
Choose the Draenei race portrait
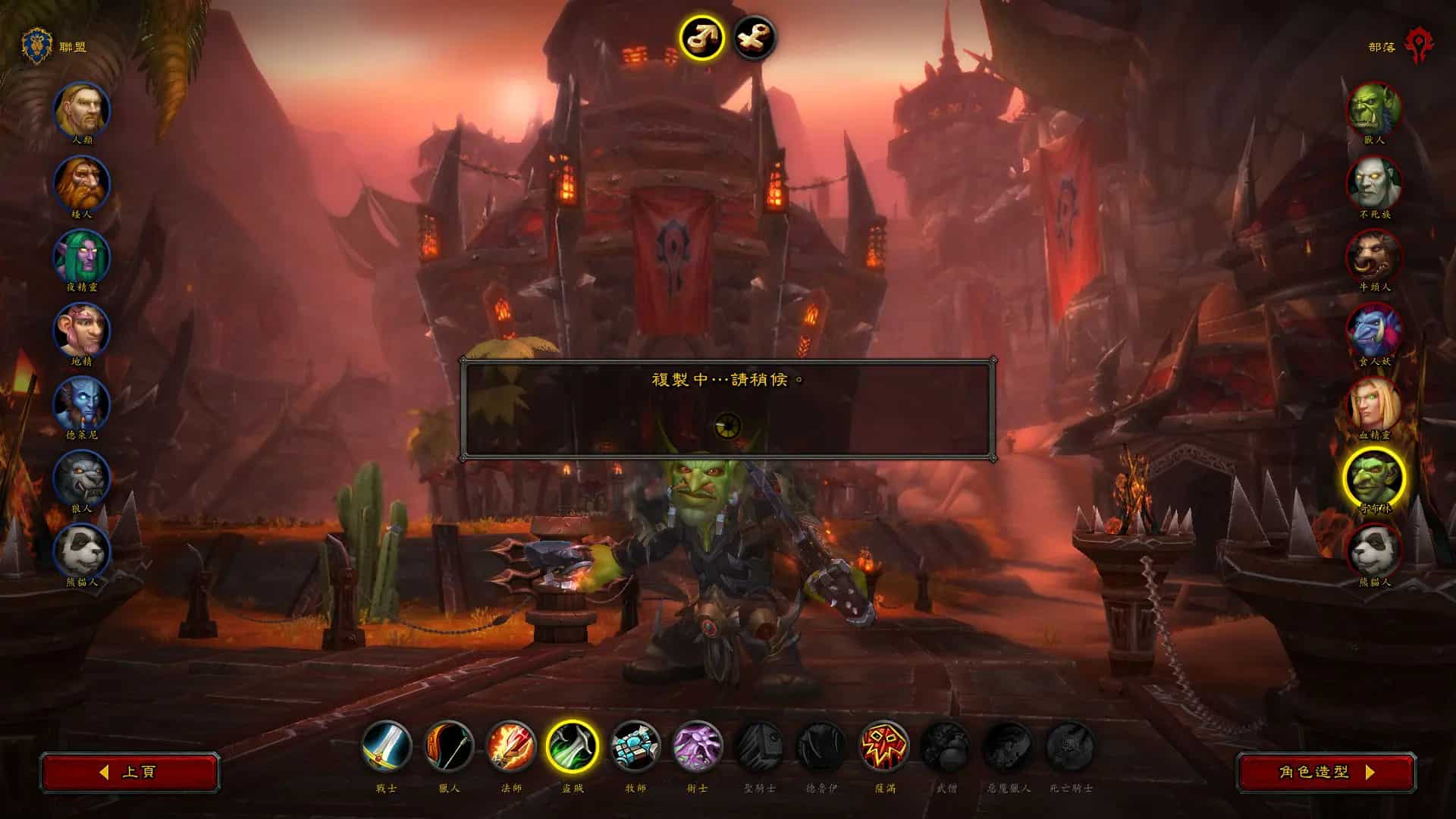[82, 405]
